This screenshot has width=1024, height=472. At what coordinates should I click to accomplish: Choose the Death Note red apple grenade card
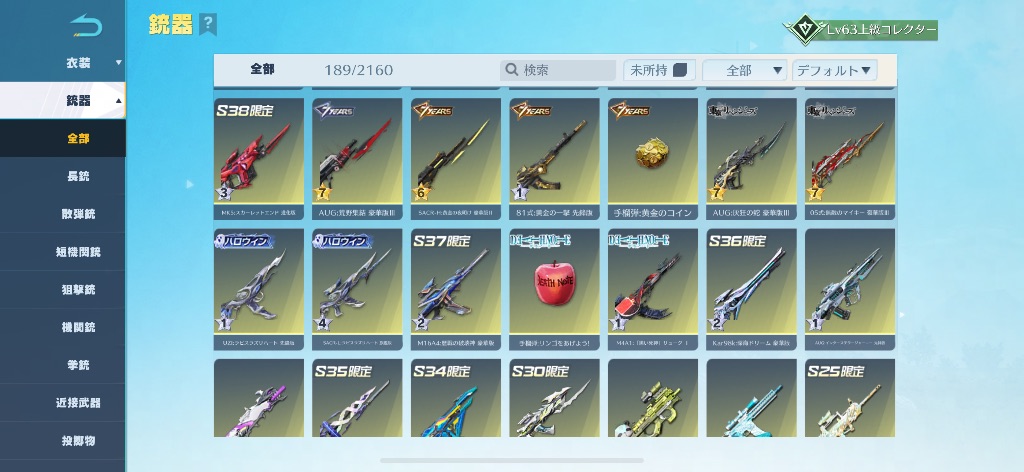(554, 289)
